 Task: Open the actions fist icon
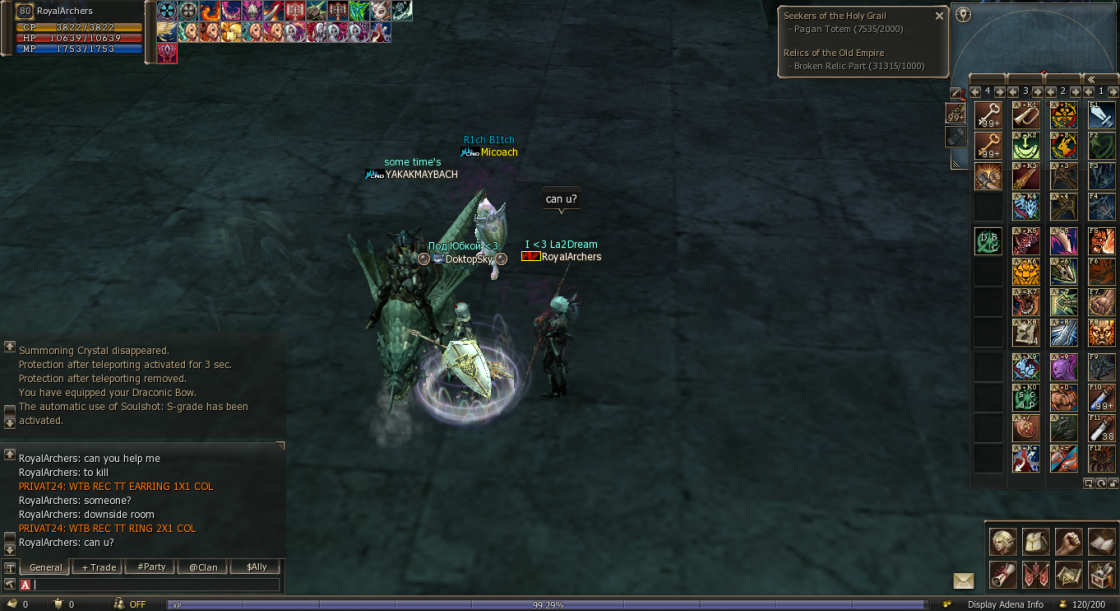tap(1069, 541)
